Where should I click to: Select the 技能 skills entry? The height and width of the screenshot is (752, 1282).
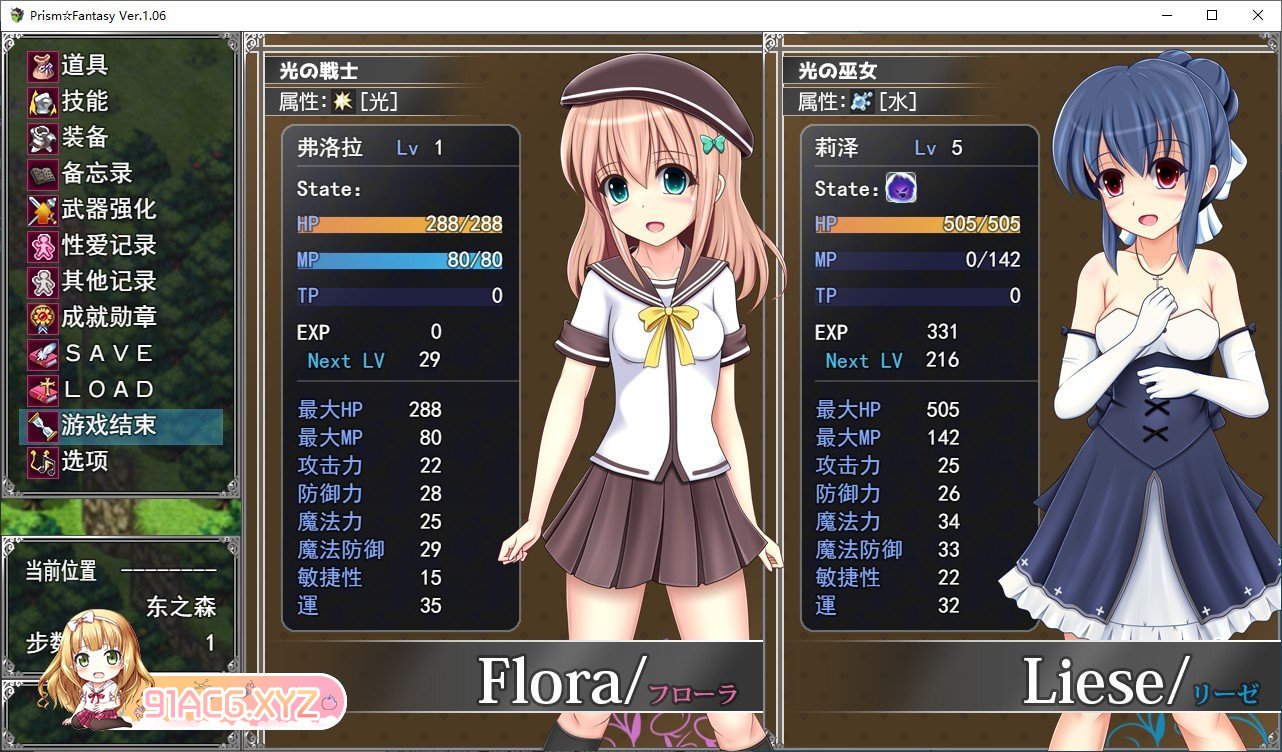coord(85,102)
